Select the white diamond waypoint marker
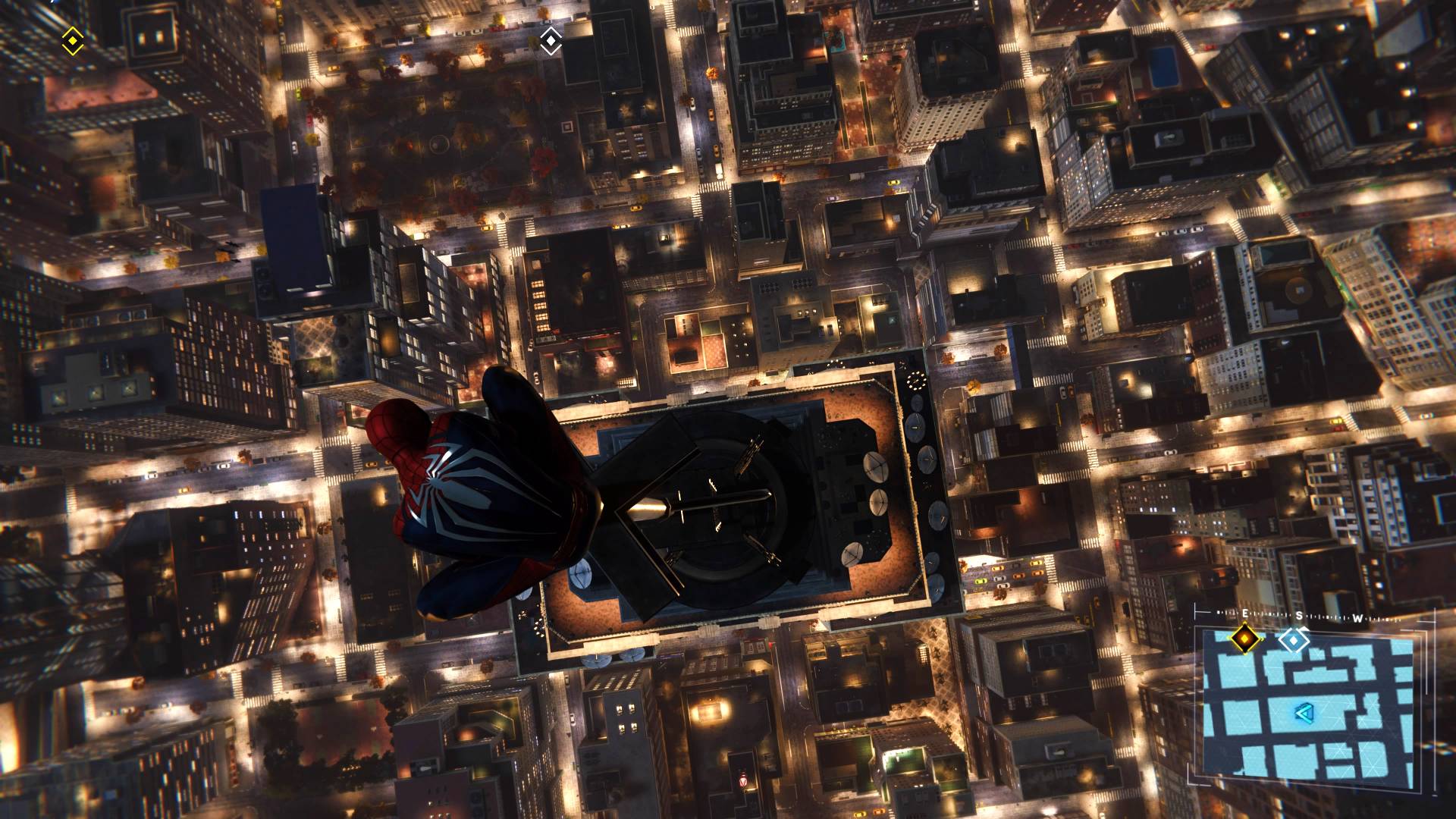This screenshot has height=819, width=1456. [551, 41]
